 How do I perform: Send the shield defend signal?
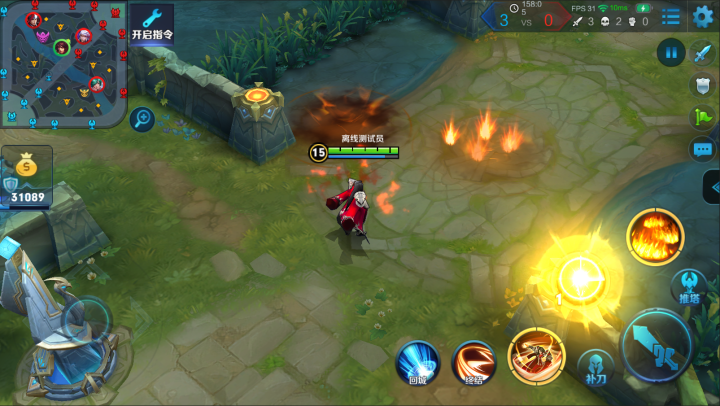(x=703, y=85)
